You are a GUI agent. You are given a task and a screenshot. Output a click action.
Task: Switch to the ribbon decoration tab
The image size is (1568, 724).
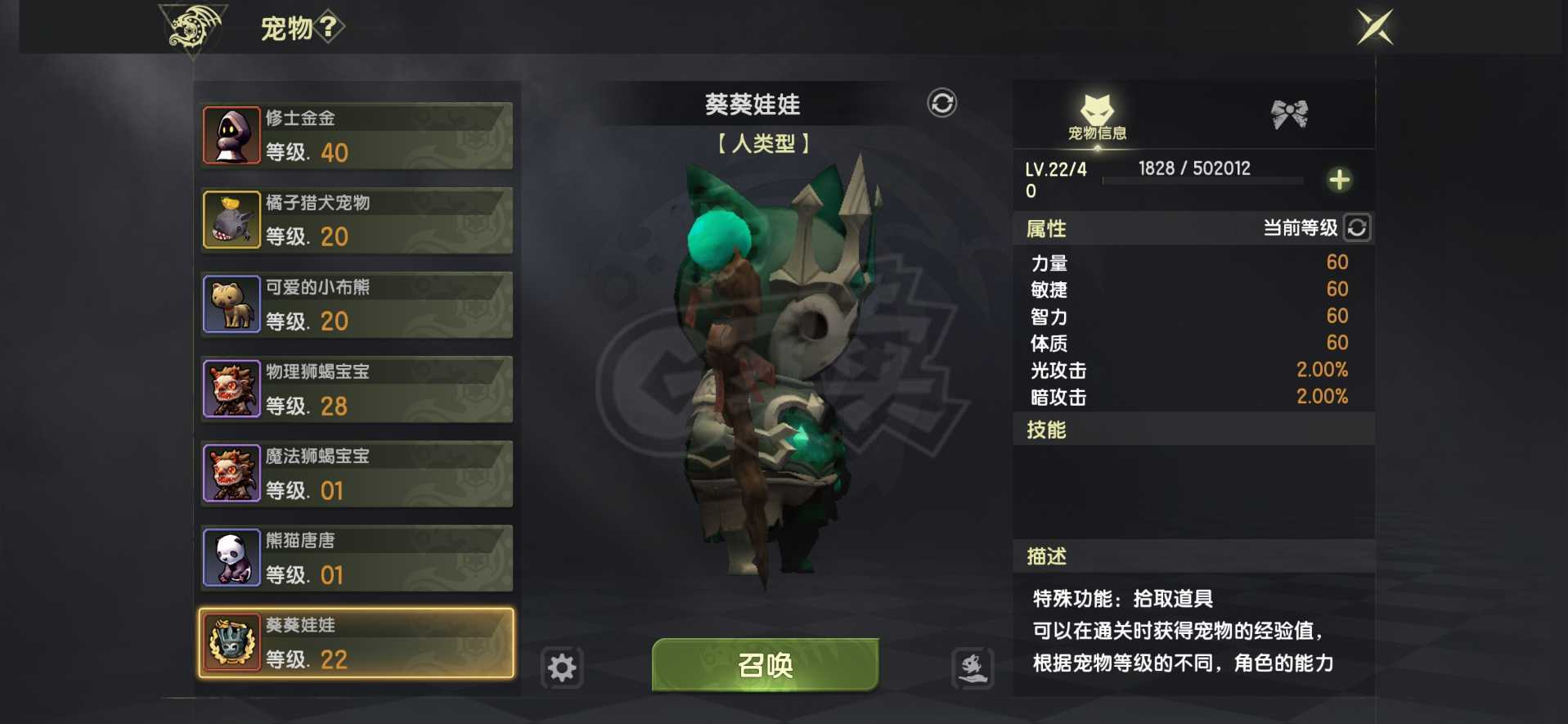click(1287, 115)
